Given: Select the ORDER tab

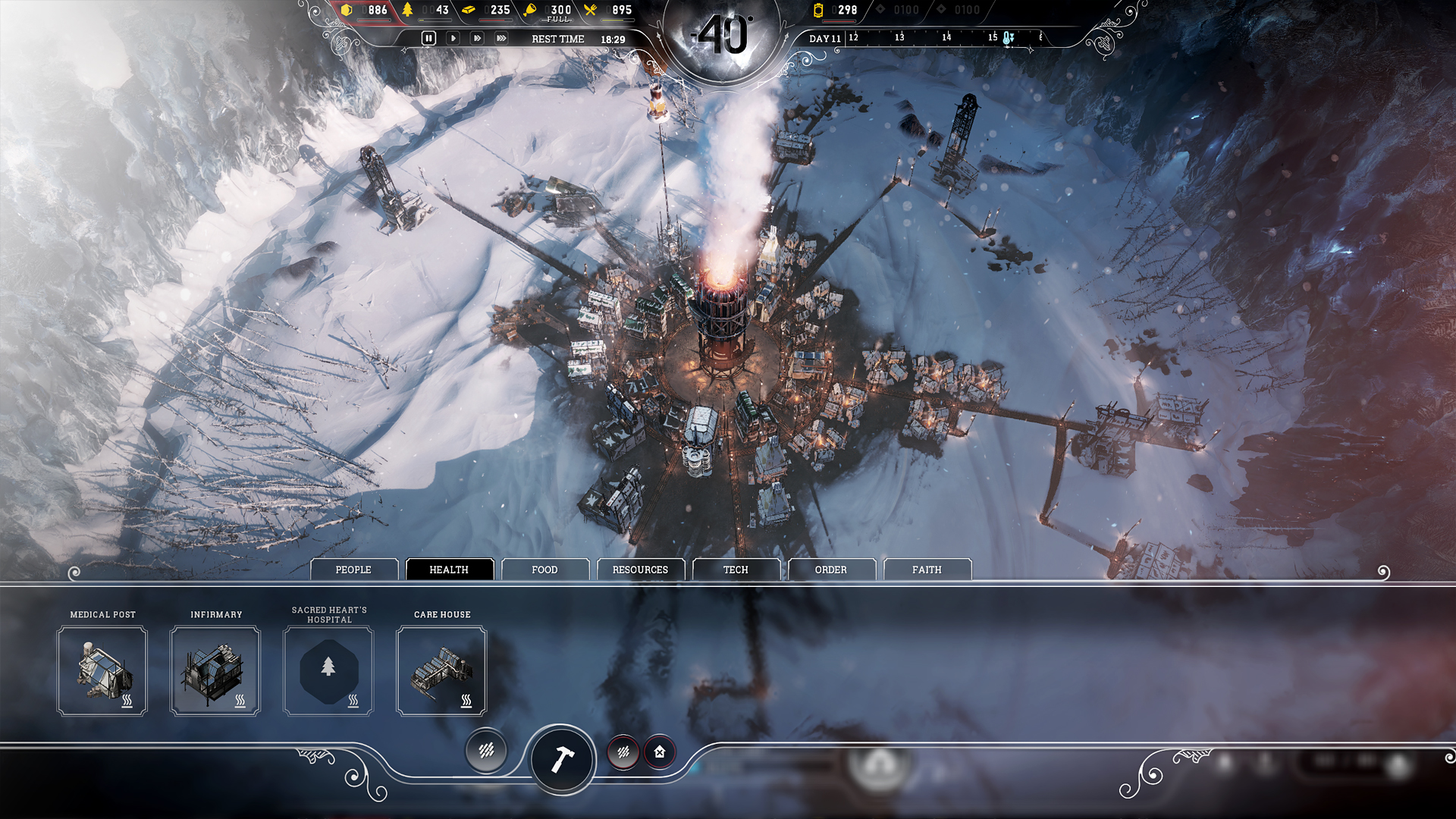Looking at the screenshot, I should [832, 570].
